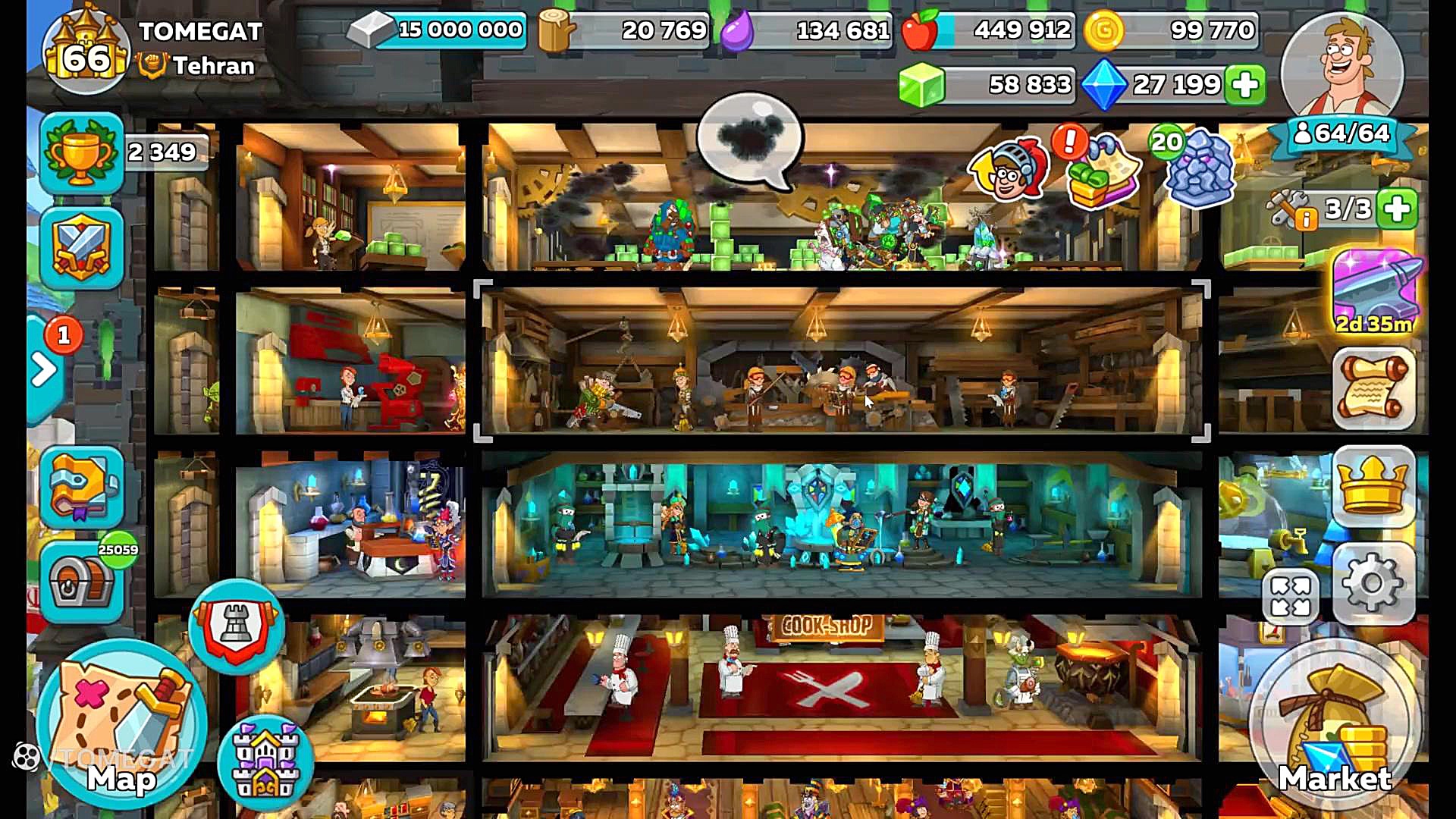Open the castle construction button
The height and width of the screenshot is (819, 1456).
point(265,762)
